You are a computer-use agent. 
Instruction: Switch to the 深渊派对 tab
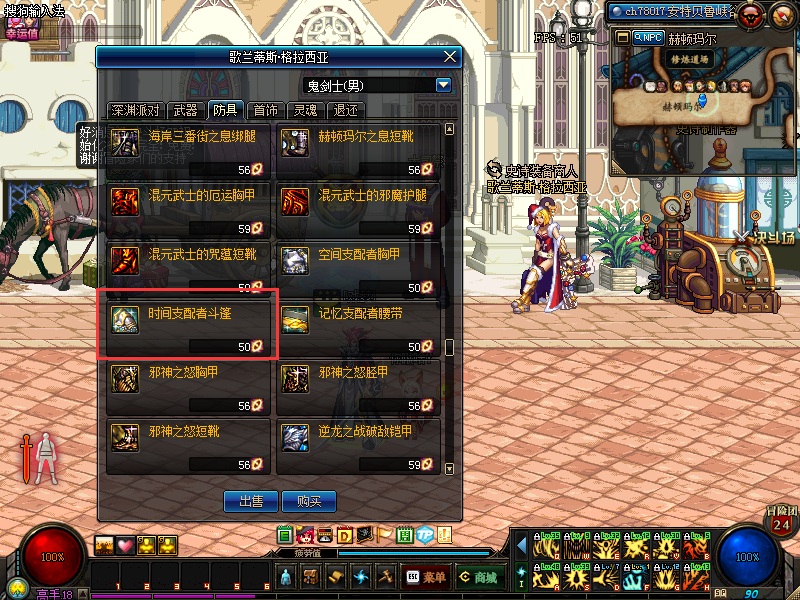(135, 110)
